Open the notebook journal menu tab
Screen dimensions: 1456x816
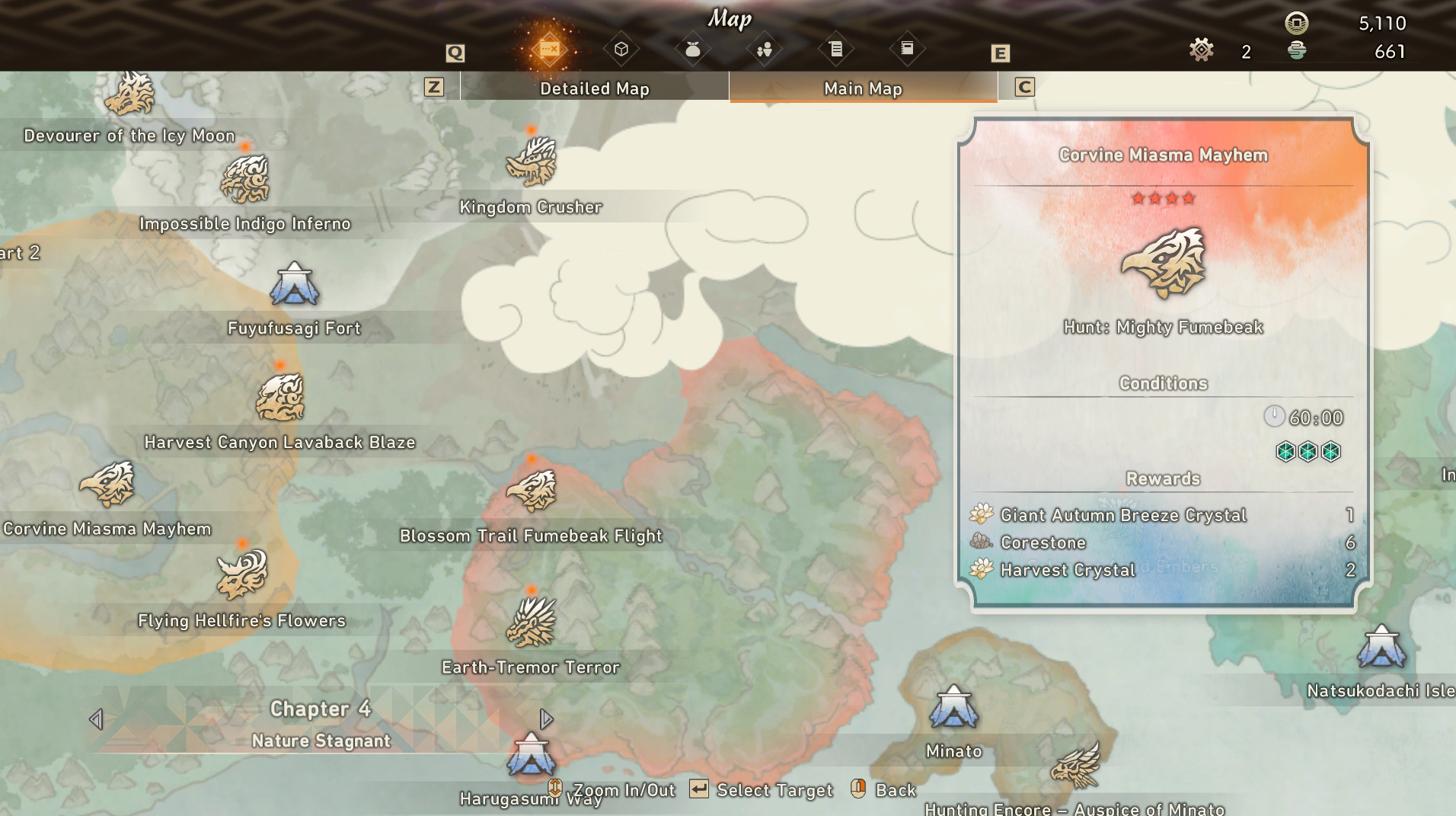[907, 50]
